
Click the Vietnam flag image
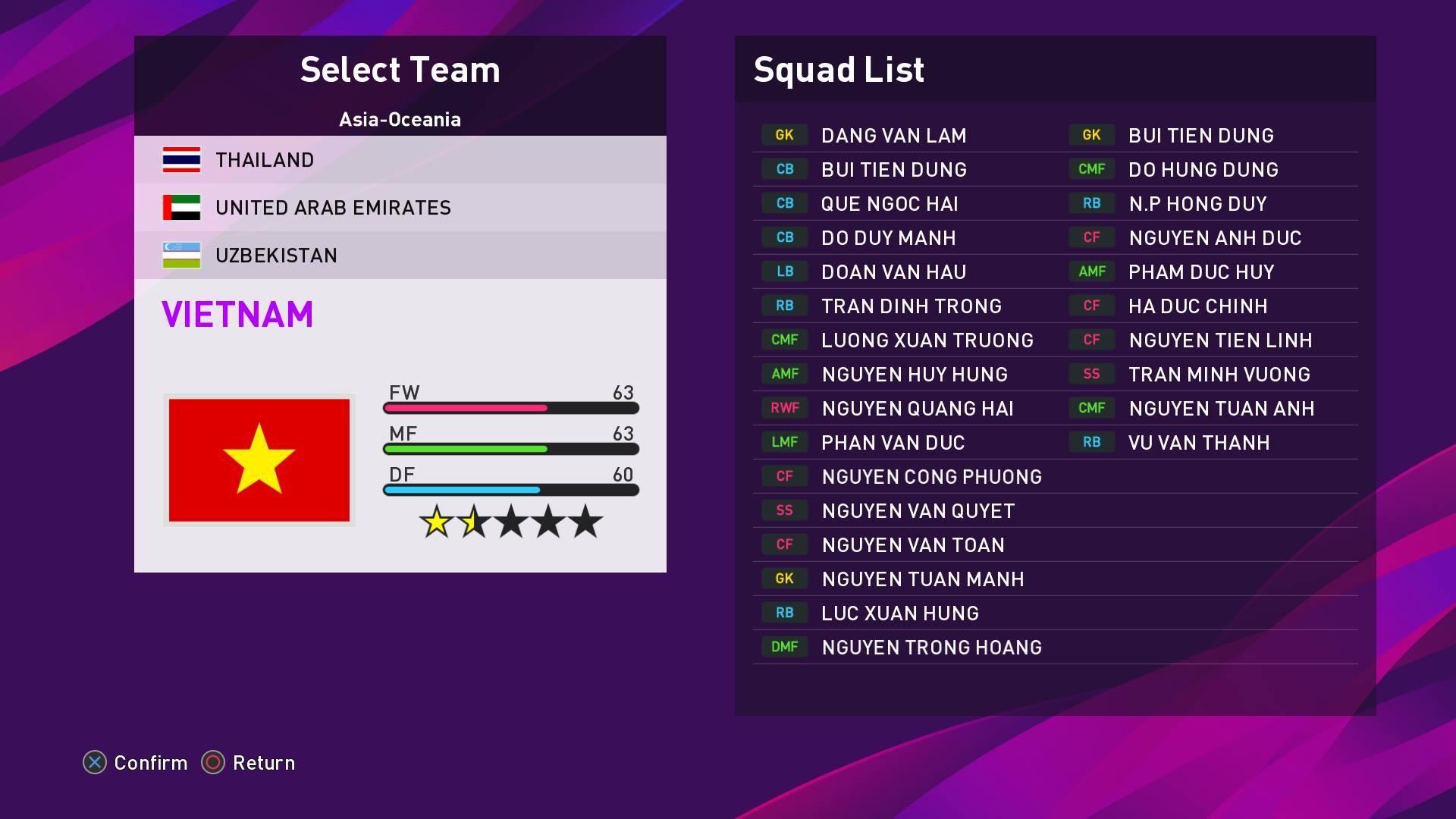click(260, 459)
